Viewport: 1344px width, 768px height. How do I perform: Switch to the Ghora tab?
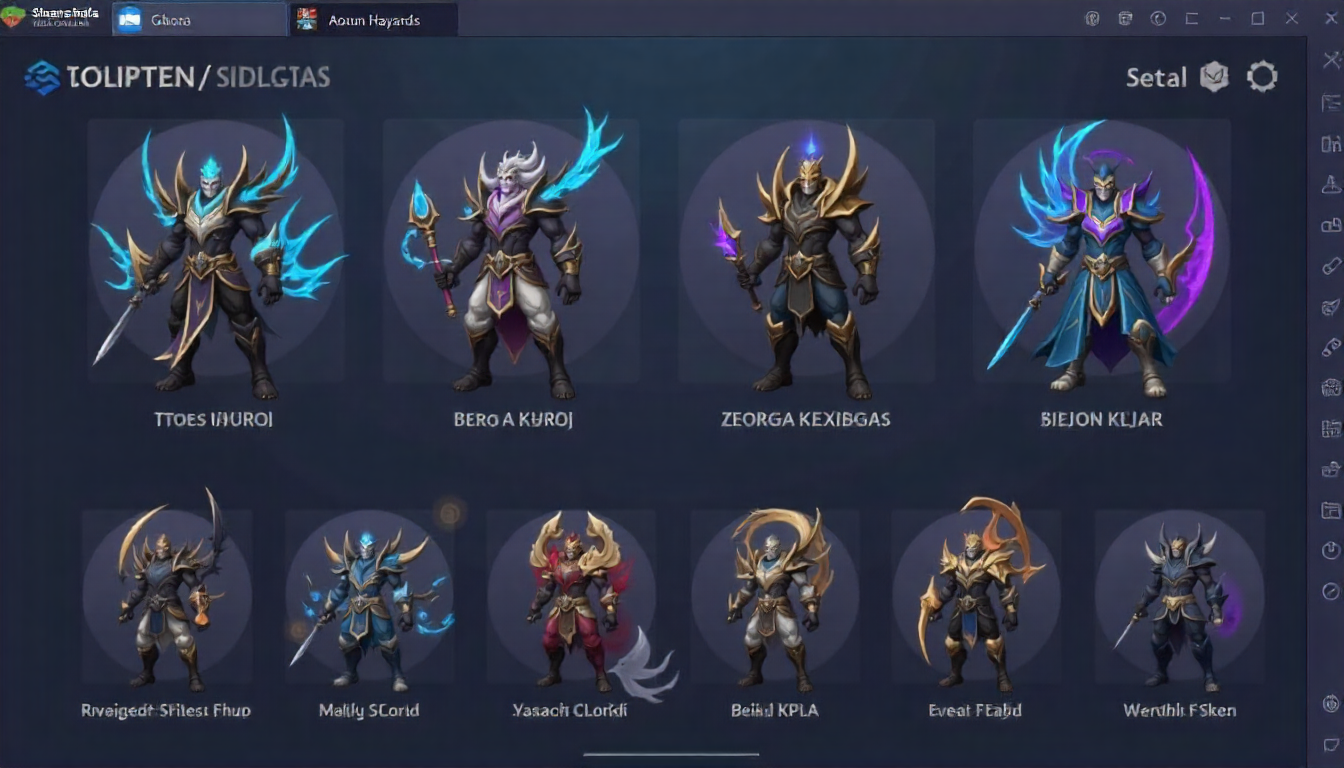click(x=171, y=19)
